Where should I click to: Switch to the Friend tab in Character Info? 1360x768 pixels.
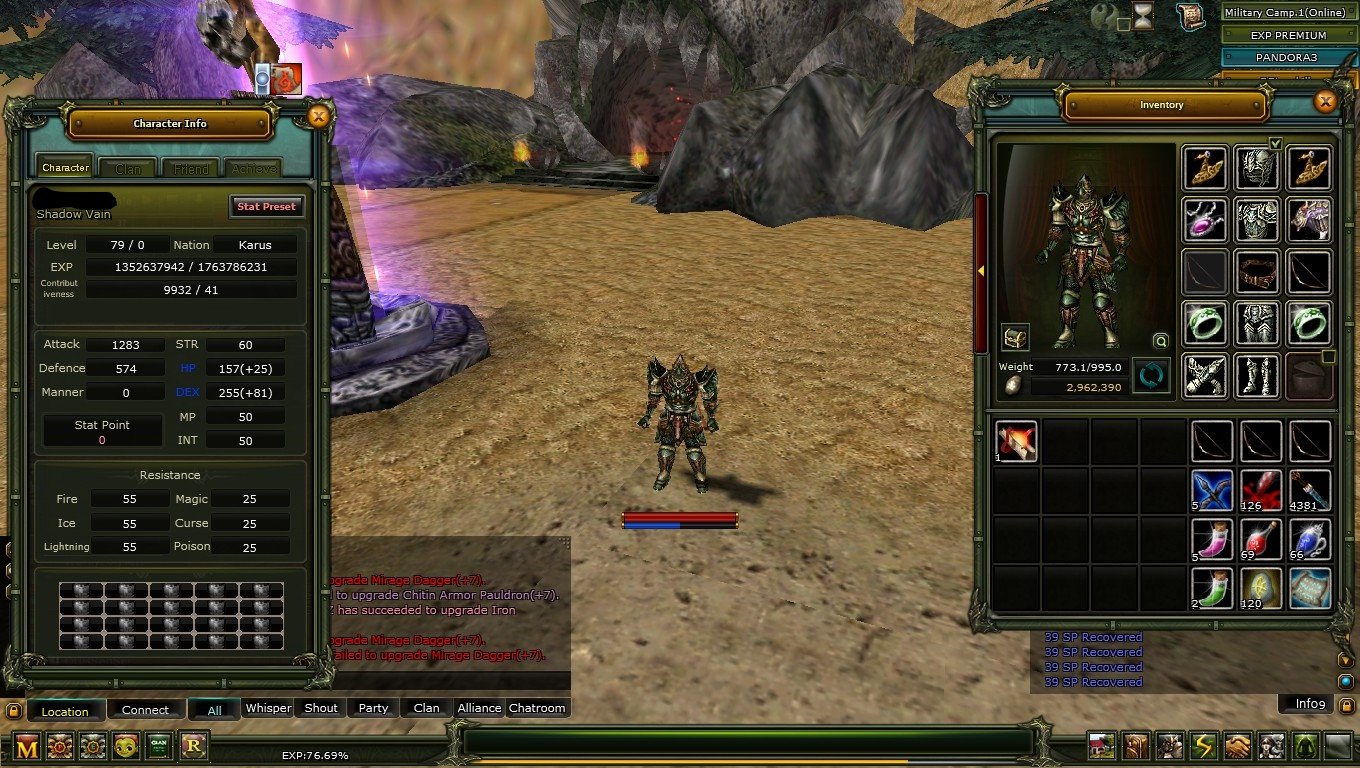pyautogui.click(x=190, y=167)
